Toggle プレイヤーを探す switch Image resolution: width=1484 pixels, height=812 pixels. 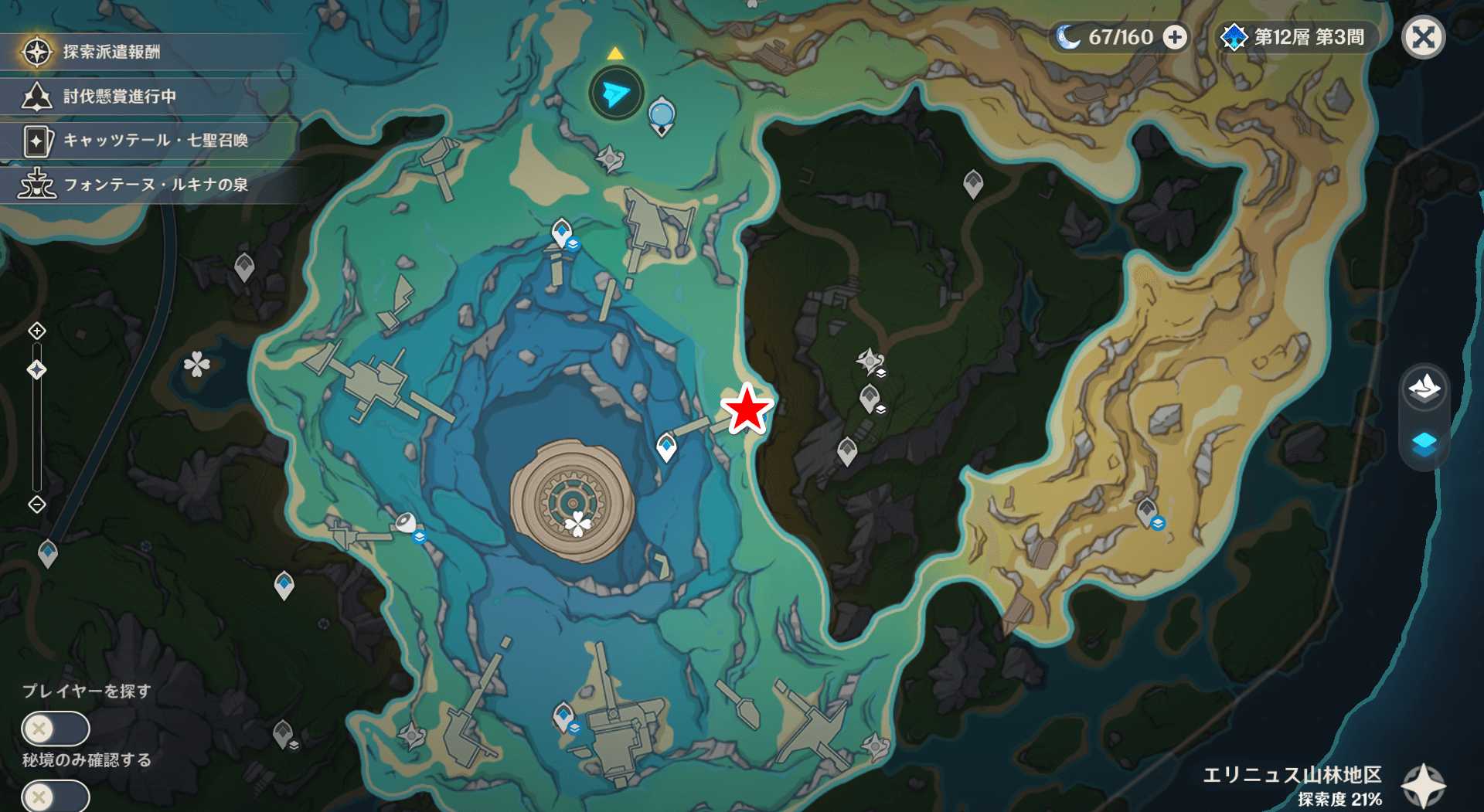55,728
